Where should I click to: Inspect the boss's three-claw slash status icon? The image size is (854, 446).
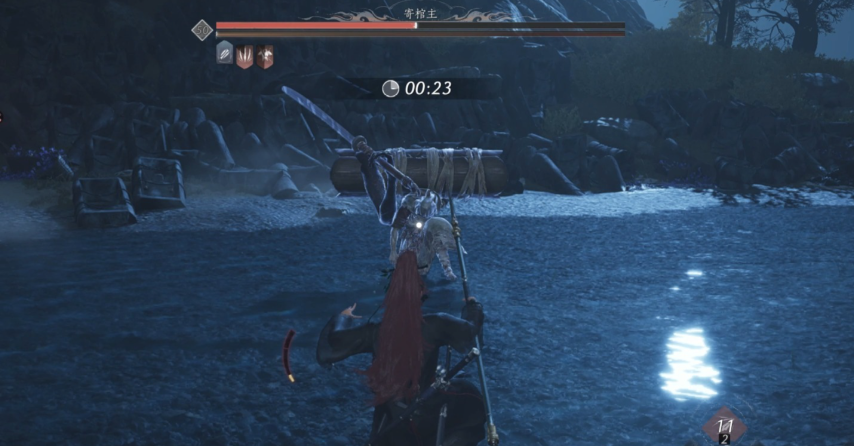click(245, 55)
